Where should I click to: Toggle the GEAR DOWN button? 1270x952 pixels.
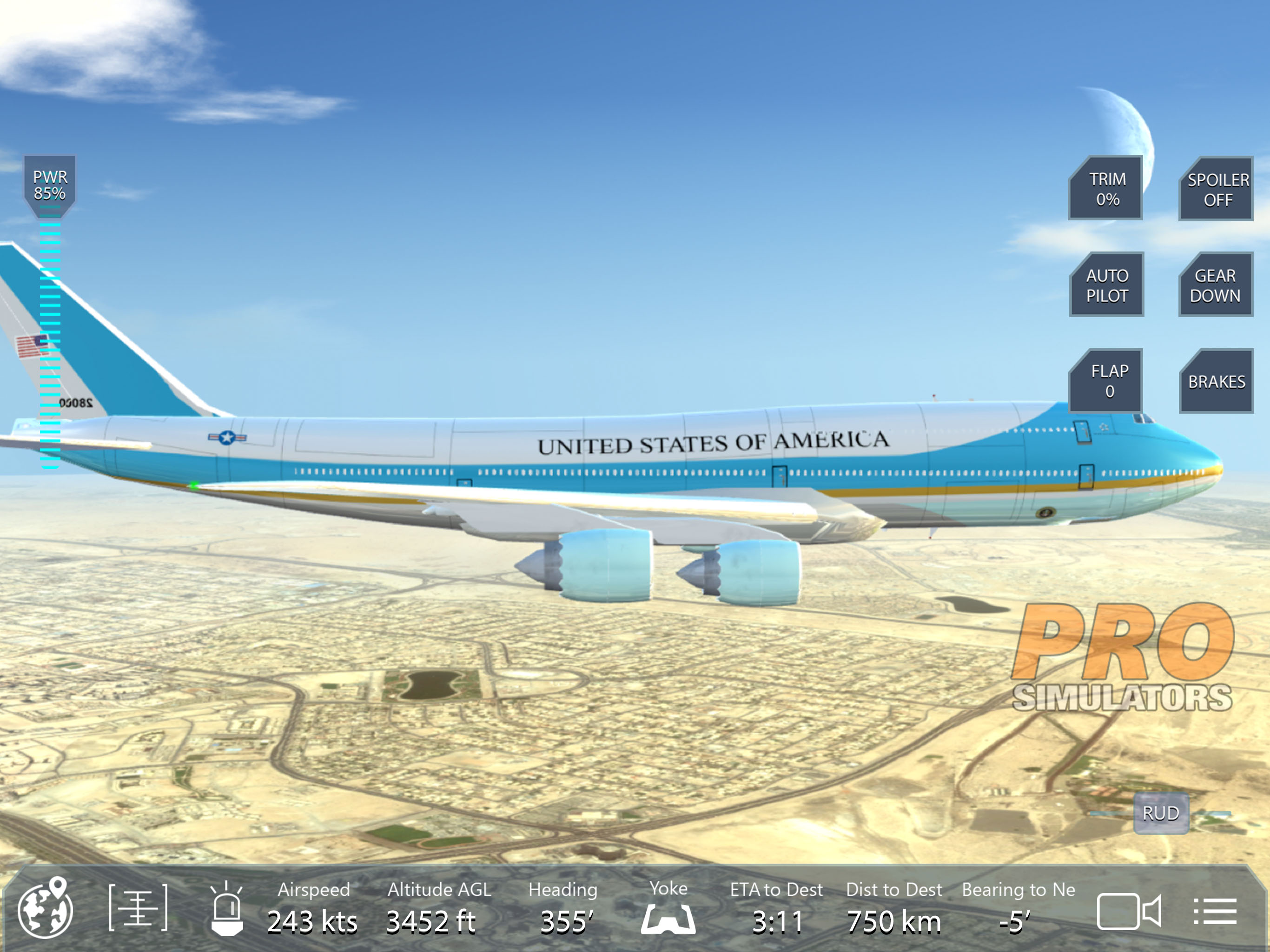pyautogui.click(x=1216, y=285)
